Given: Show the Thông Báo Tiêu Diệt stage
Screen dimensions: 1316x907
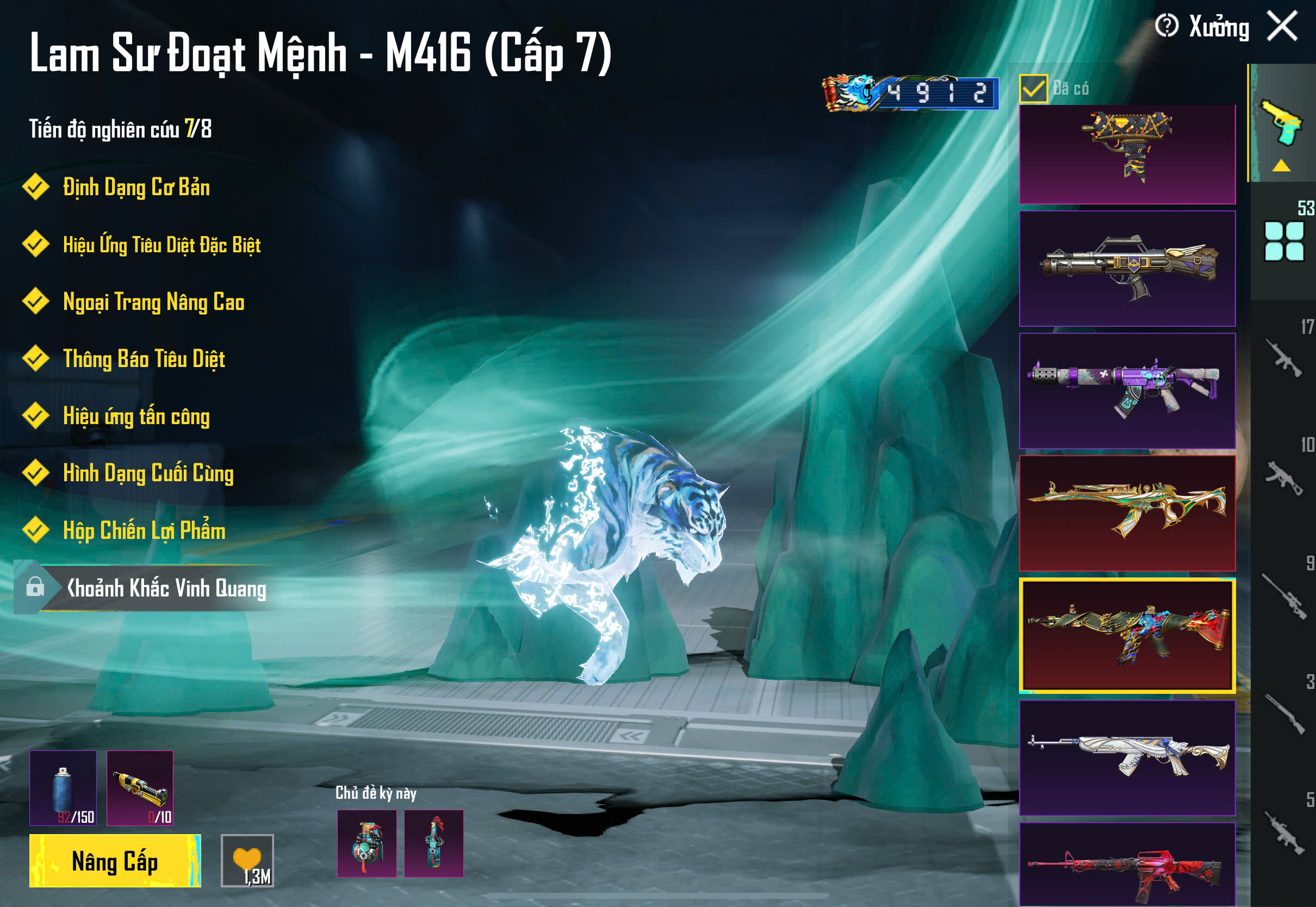Looking at the screenshot, I should pyautogui.click(x=144, y=359).
